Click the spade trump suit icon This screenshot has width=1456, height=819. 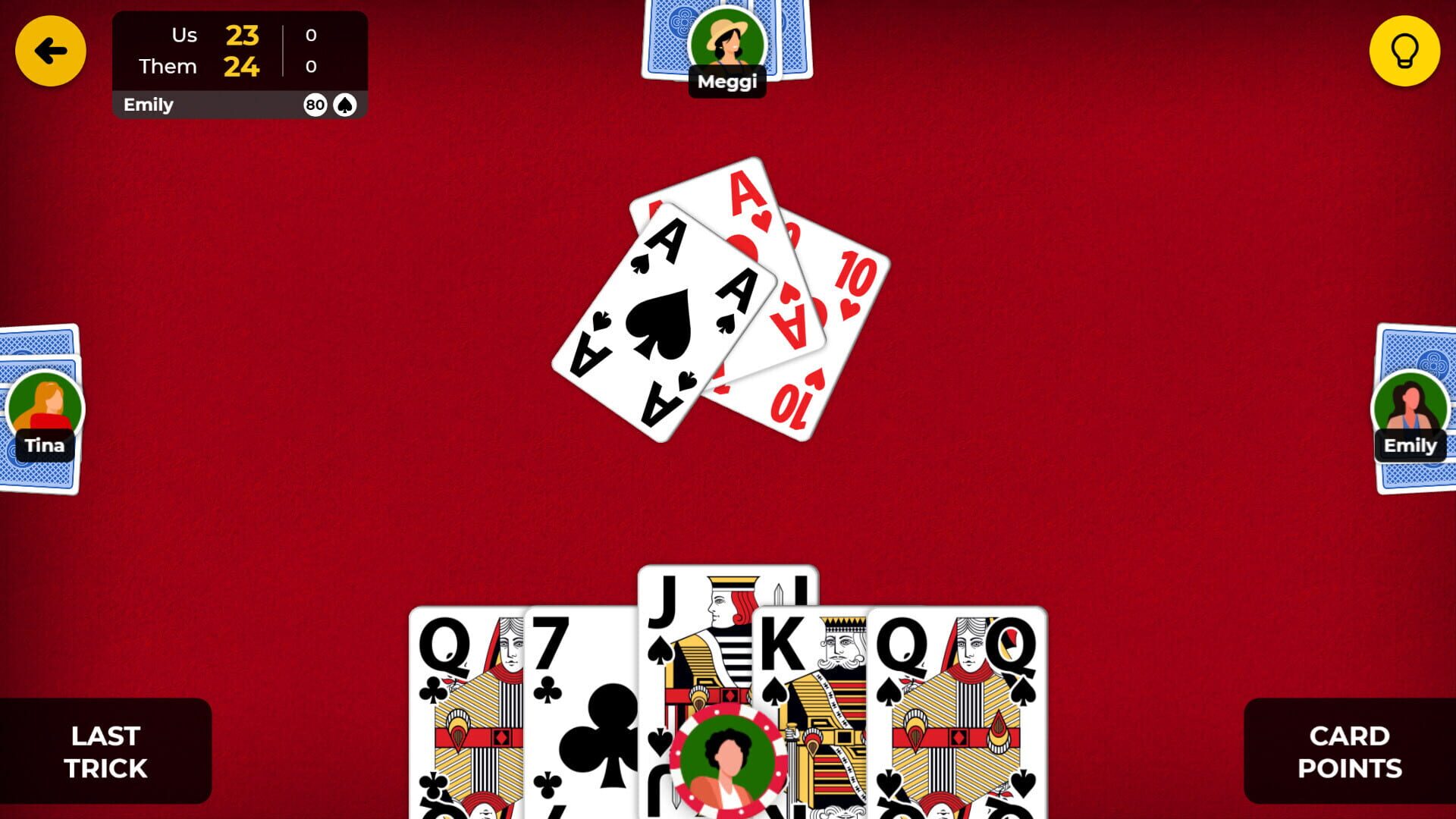pos(345,105)
